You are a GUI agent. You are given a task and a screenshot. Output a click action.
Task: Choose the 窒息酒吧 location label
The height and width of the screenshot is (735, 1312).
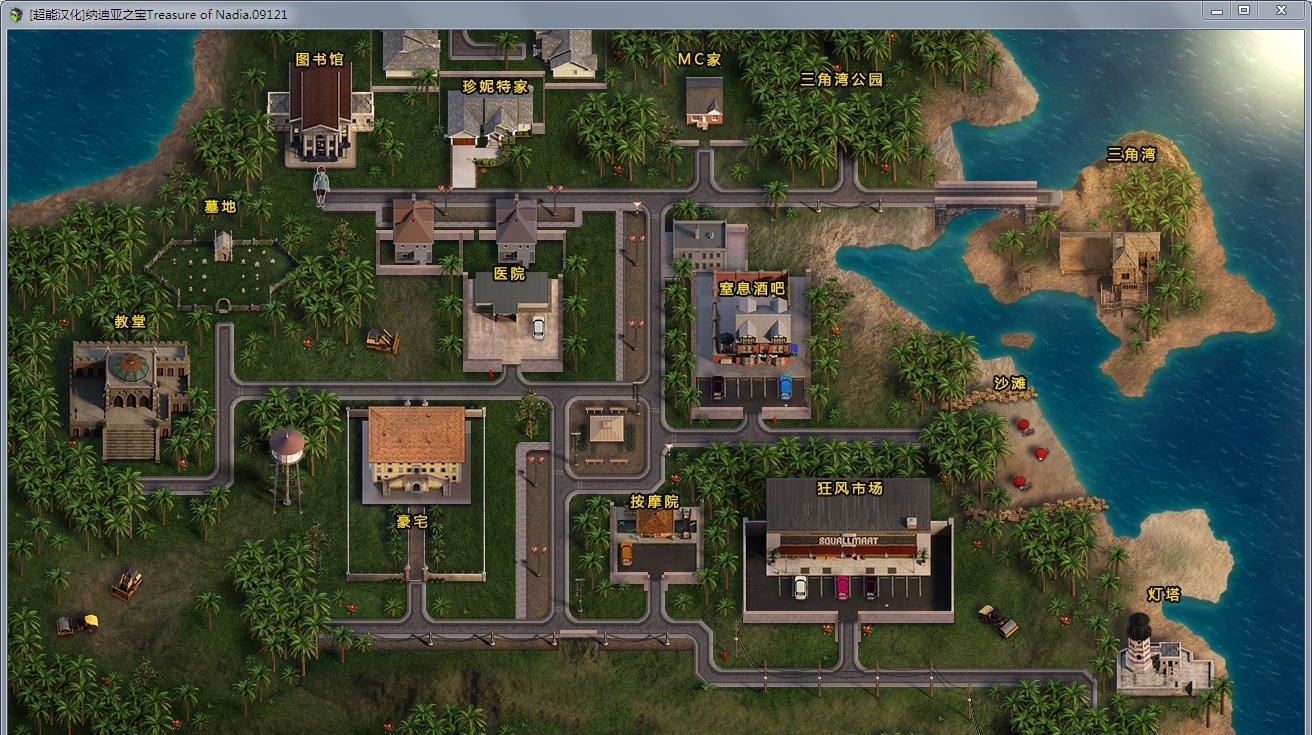tap(752, 288)
